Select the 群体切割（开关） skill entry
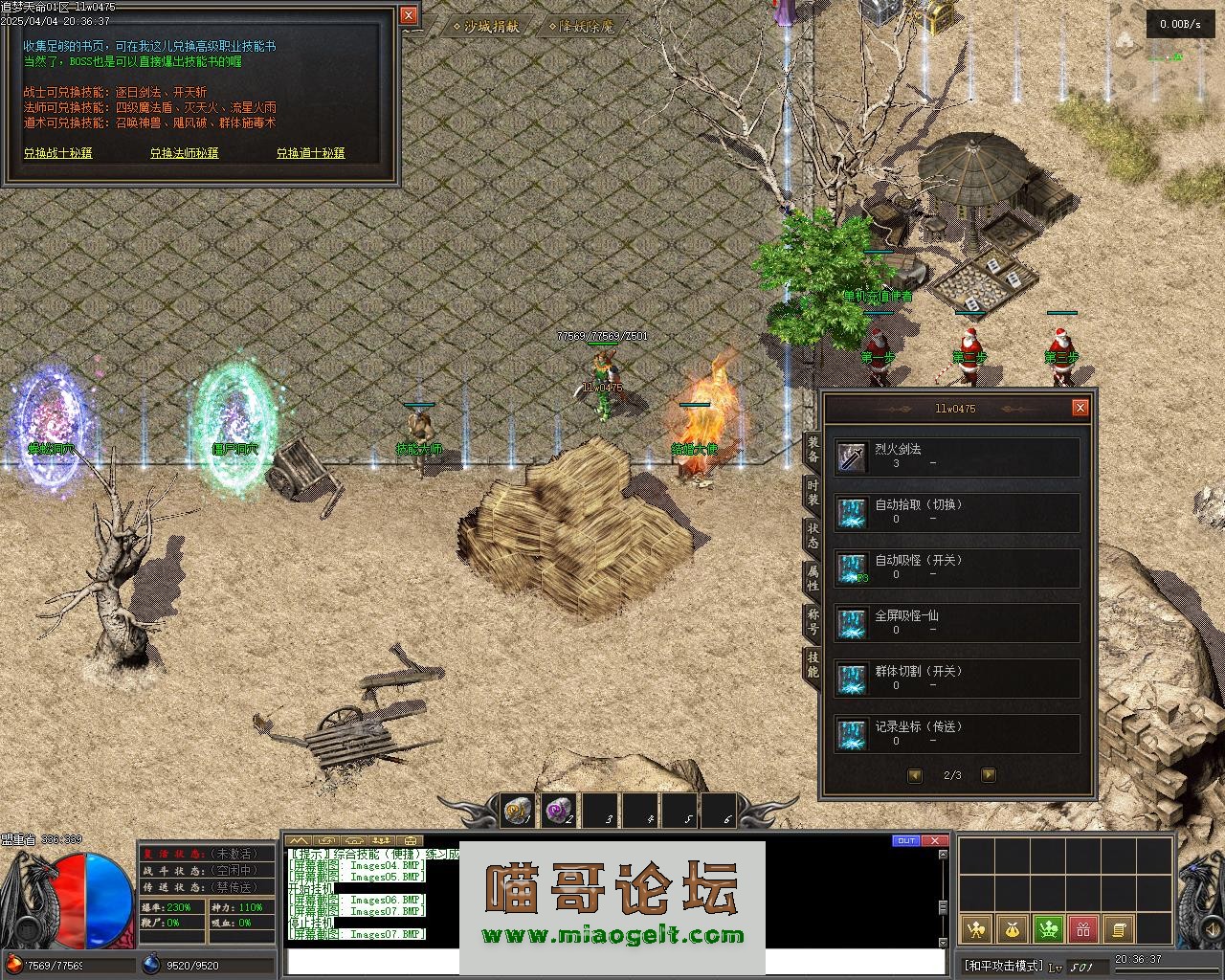This screenshot has height=980, width=1225. coord(957,679)
